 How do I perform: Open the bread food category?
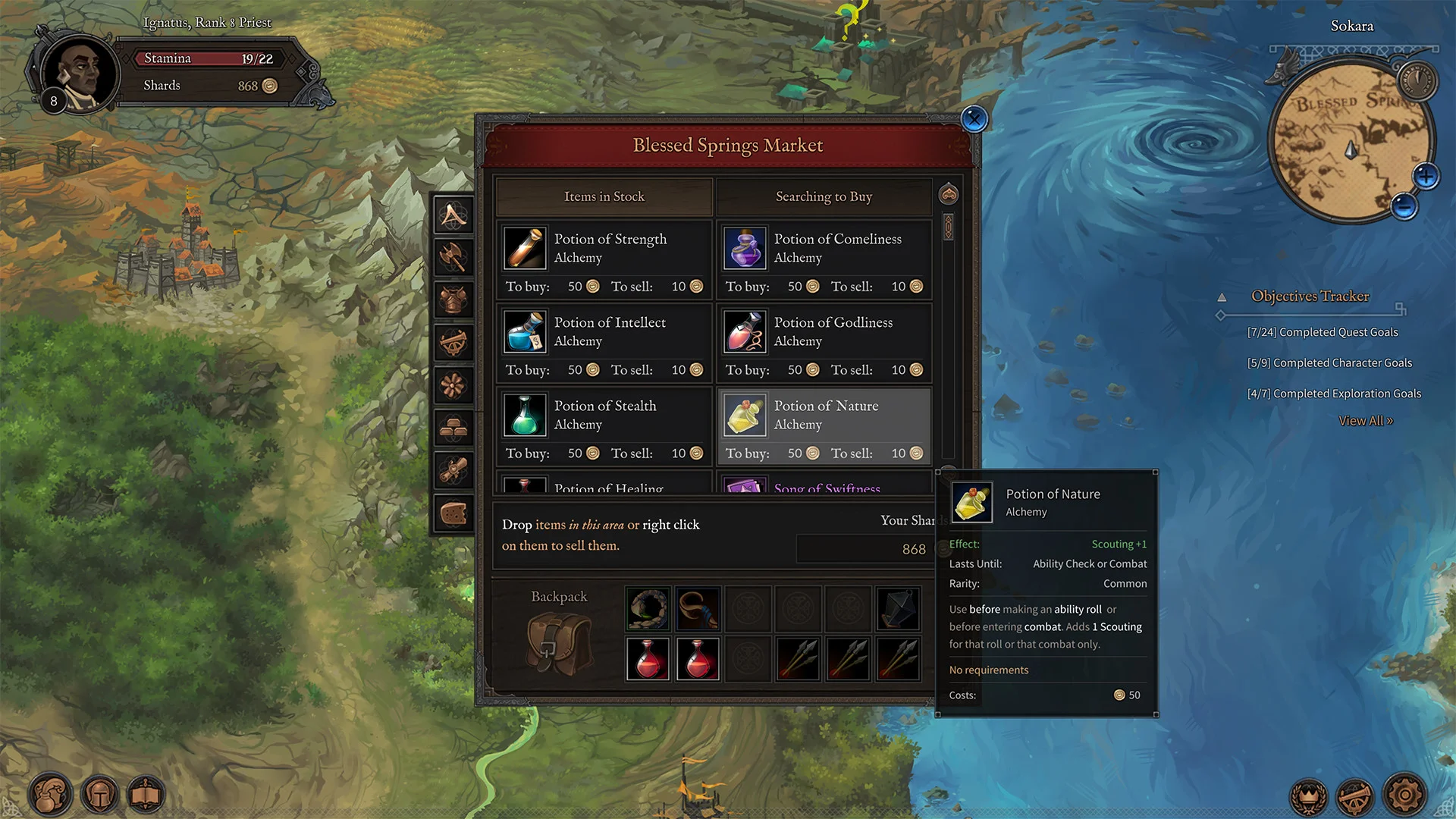click(x=453, y=514)
